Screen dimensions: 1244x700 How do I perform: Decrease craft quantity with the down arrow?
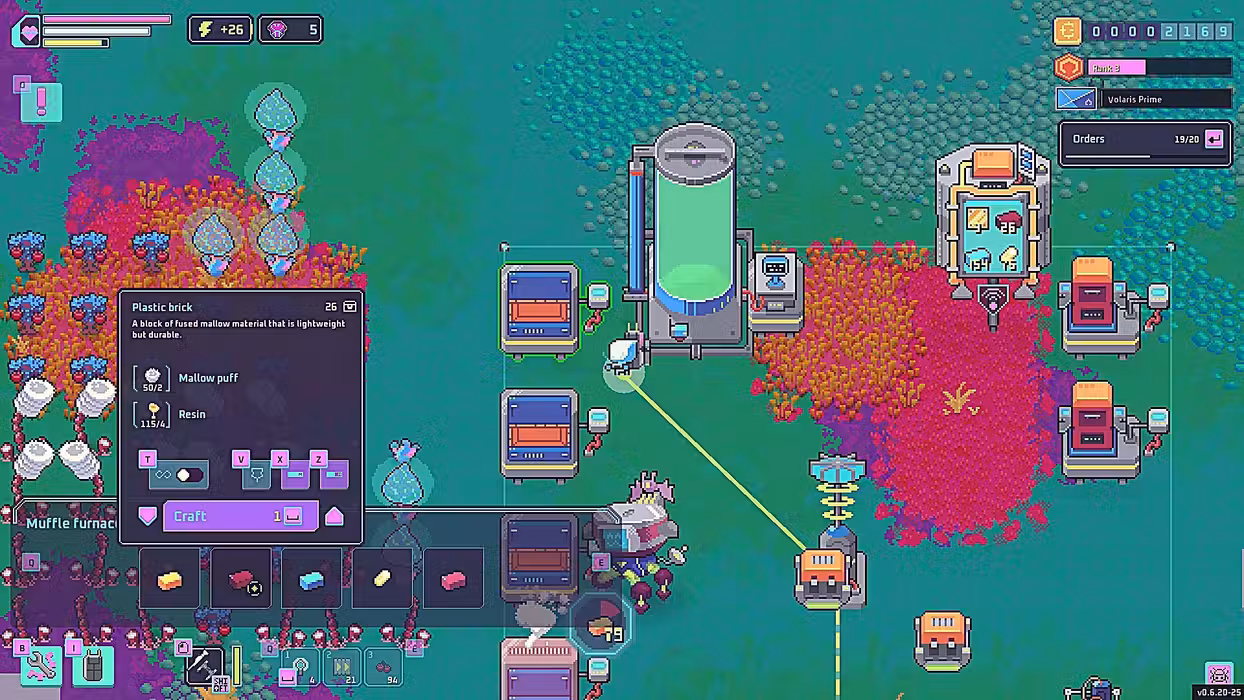(x=148, y=516)
